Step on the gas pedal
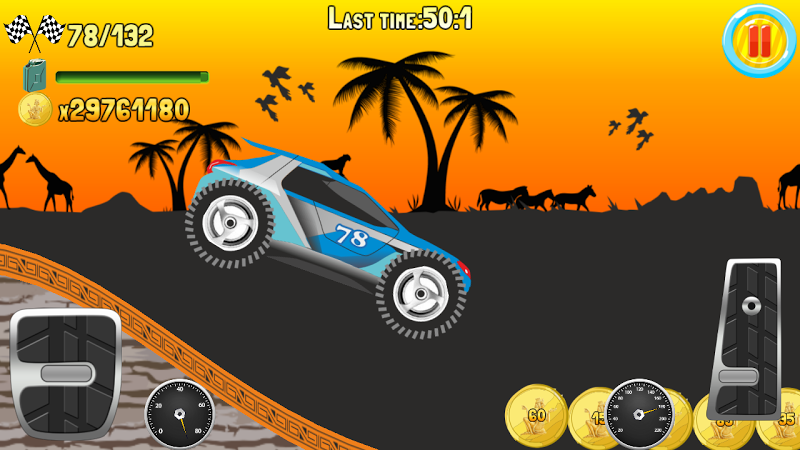 [744, 338]
